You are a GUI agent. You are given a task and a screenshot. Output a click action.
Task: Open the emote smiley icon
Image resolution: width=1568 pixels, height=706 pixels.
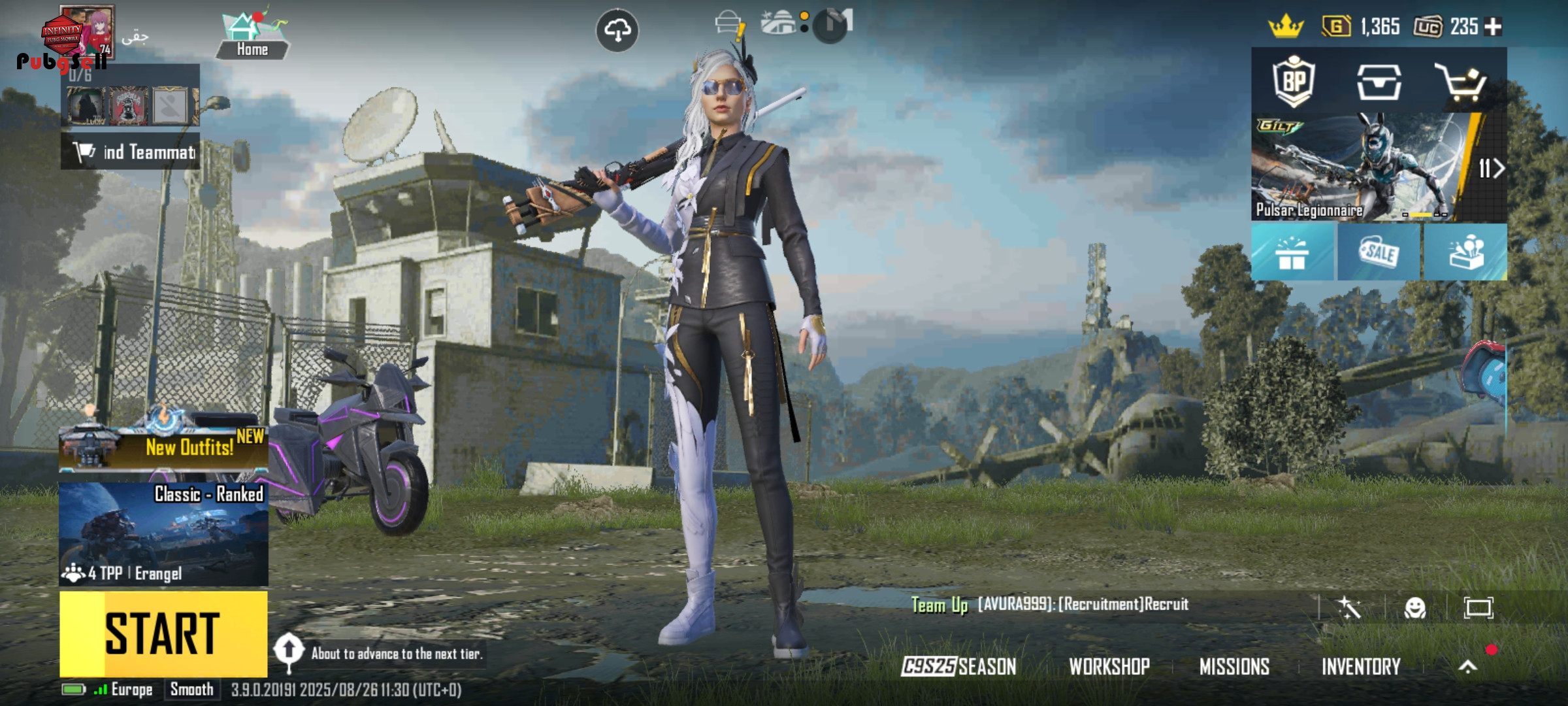(x=1415, y=608)
